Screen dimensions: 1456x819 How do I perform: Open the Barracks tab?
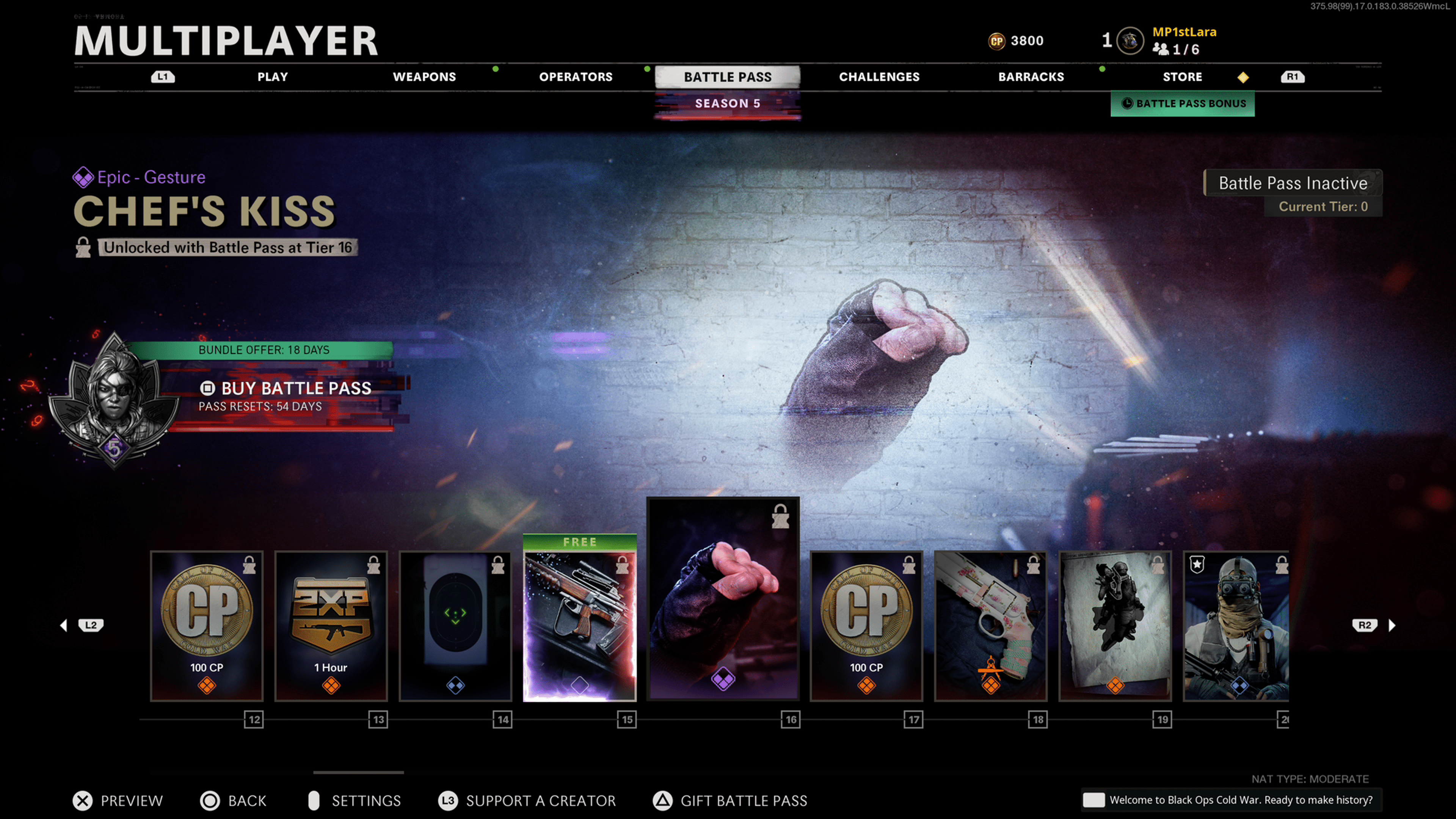point(1031,77)
